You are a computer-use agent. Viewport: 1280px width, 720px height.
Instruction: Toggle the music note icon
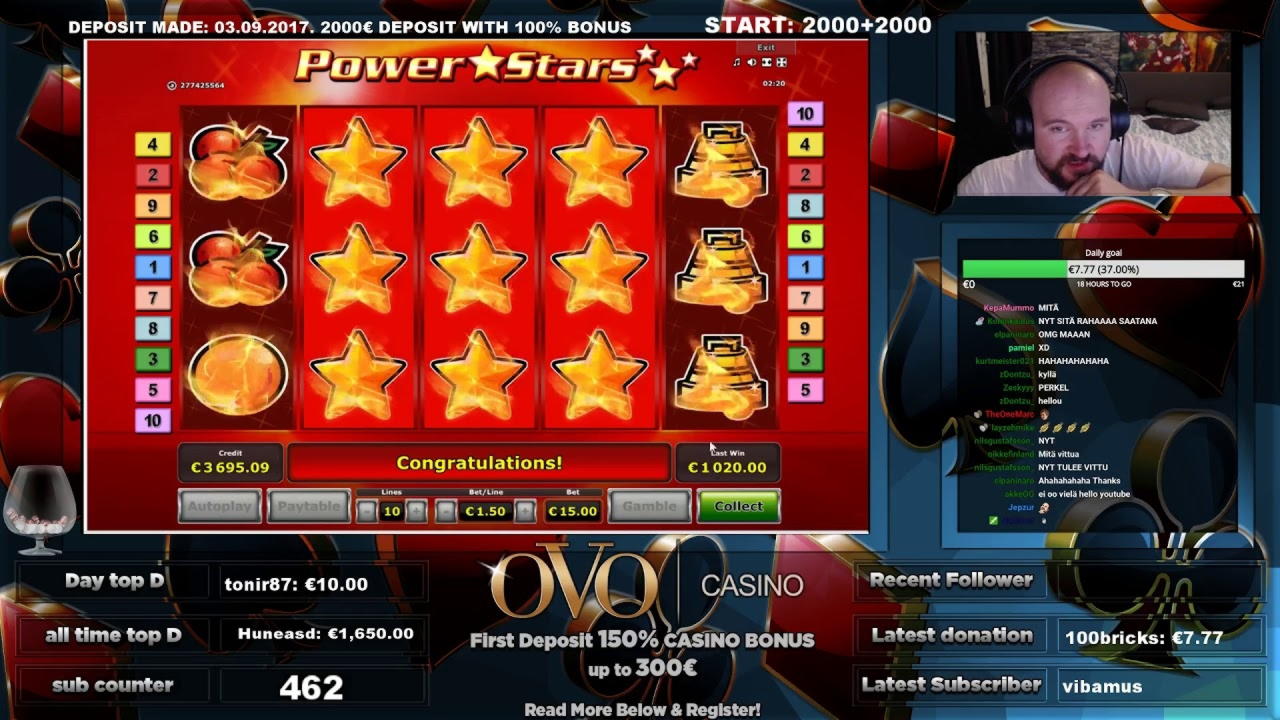(737, 62)
